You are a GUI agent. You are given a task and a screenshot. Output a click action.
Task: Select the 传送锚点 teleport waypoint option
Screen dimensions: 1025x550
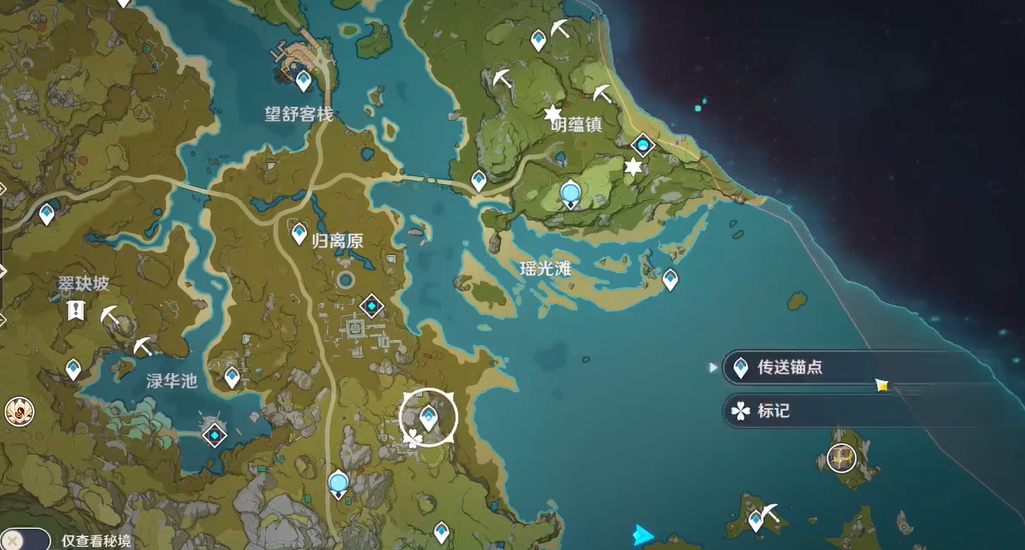click(790, 368)
